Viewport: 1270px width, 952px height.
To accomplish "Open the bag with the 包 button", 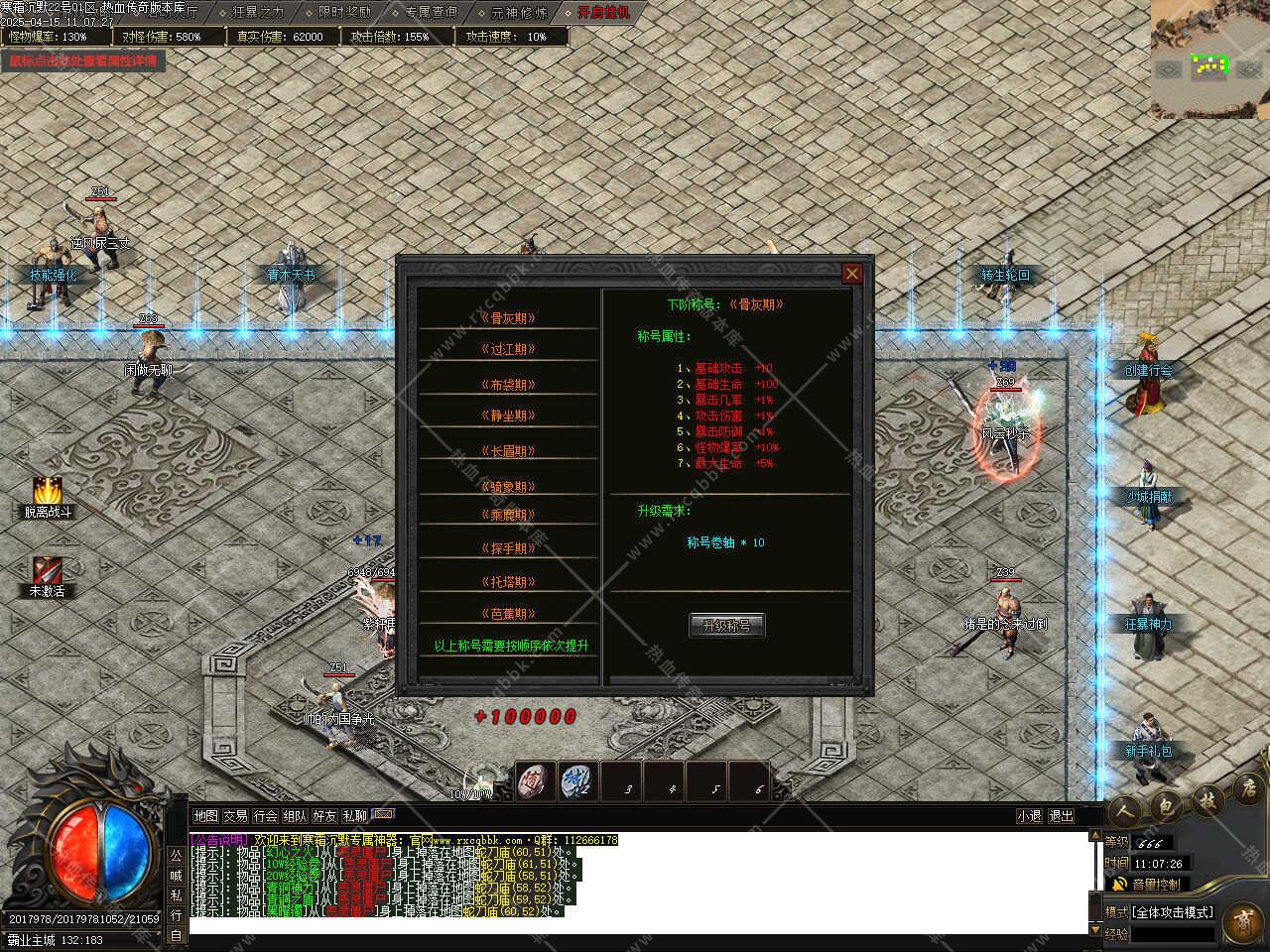I will (x=1165, y=805).
